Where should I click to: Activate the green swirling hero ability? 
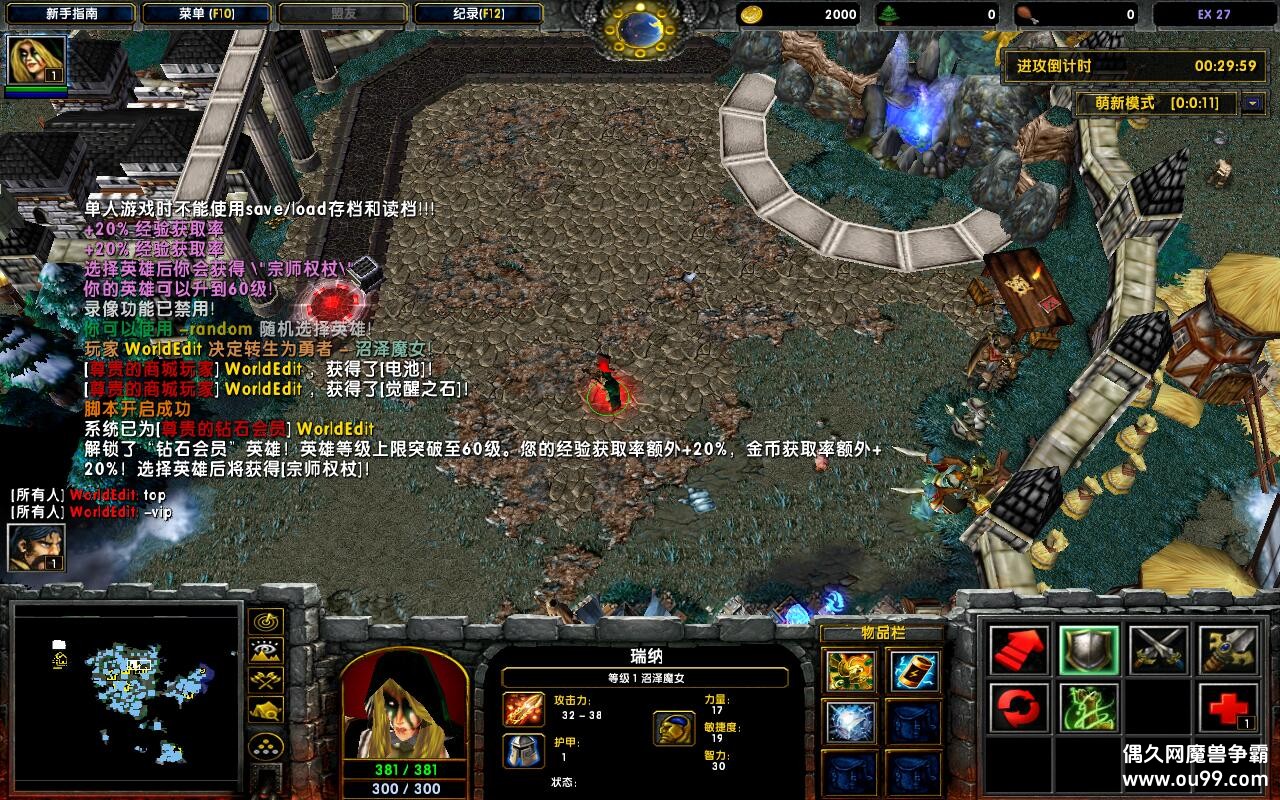(1089, 708)
